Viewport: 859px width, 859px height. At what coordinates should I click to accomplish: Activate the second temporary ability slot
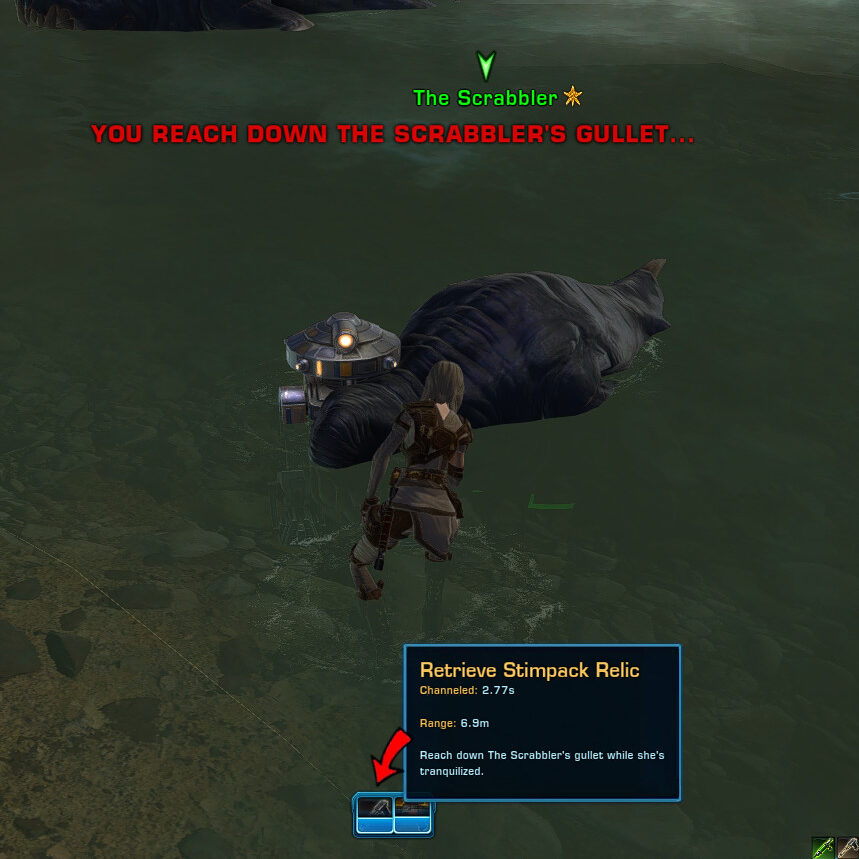pos(413,812)
